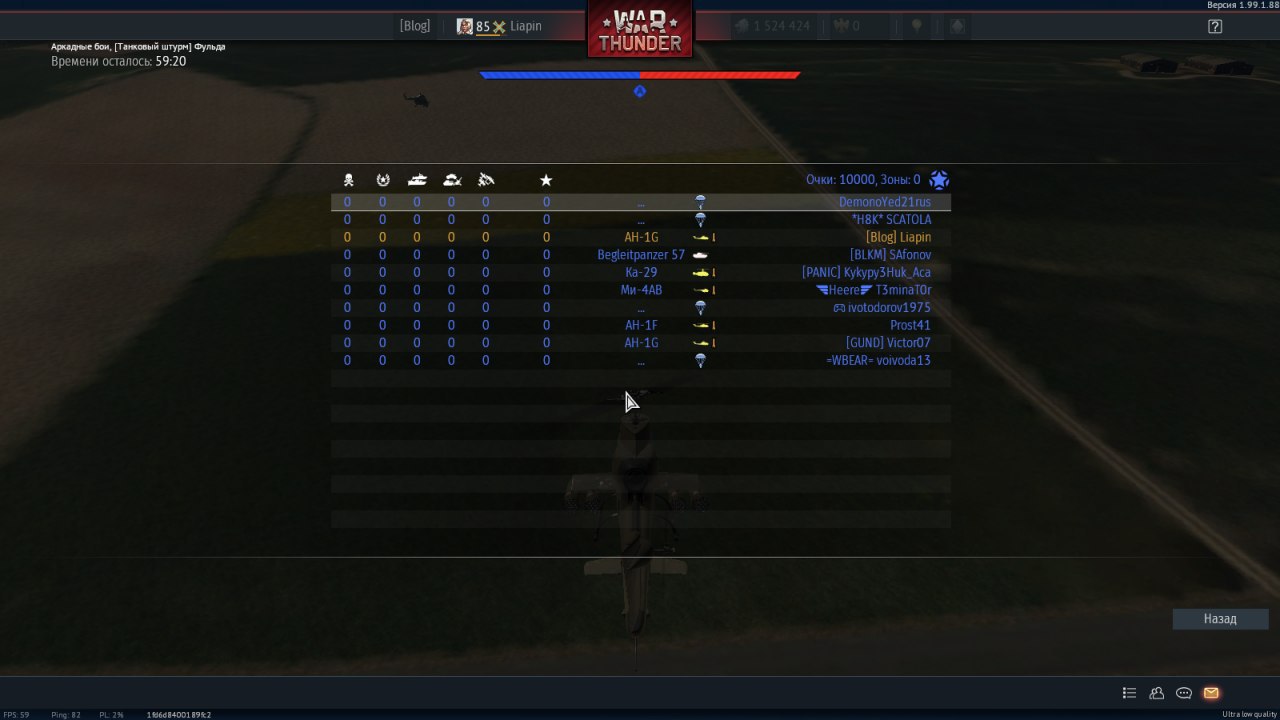This screenshot has height=720, width=1280.
Task: Select player [PANIC] Kykypy3Huk_Aca
Action: click(x=866, y=272)
